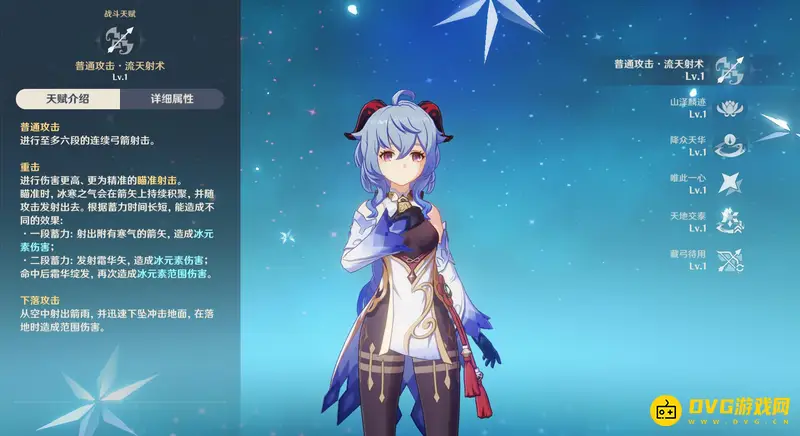
Task: Select the 唯此一心 passive talent
Action: click(729, 183)
